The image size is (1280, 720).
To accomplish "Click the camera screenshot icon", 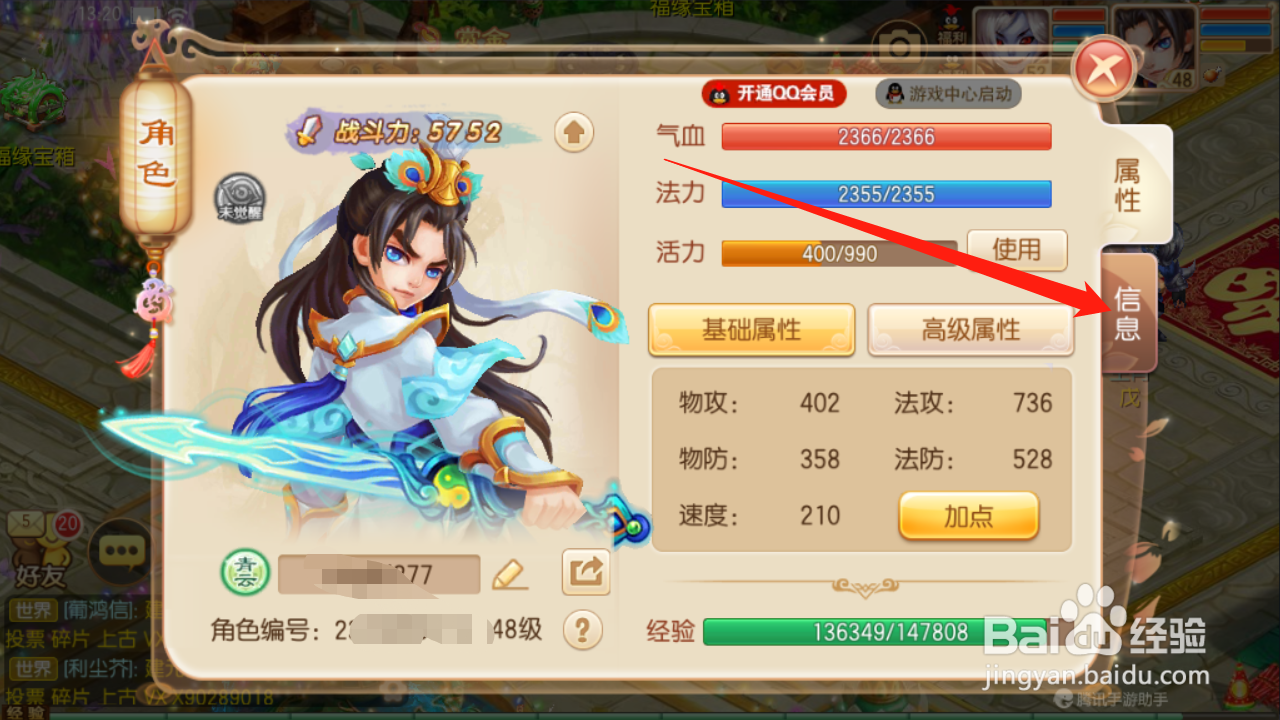I will coord(901,45).
